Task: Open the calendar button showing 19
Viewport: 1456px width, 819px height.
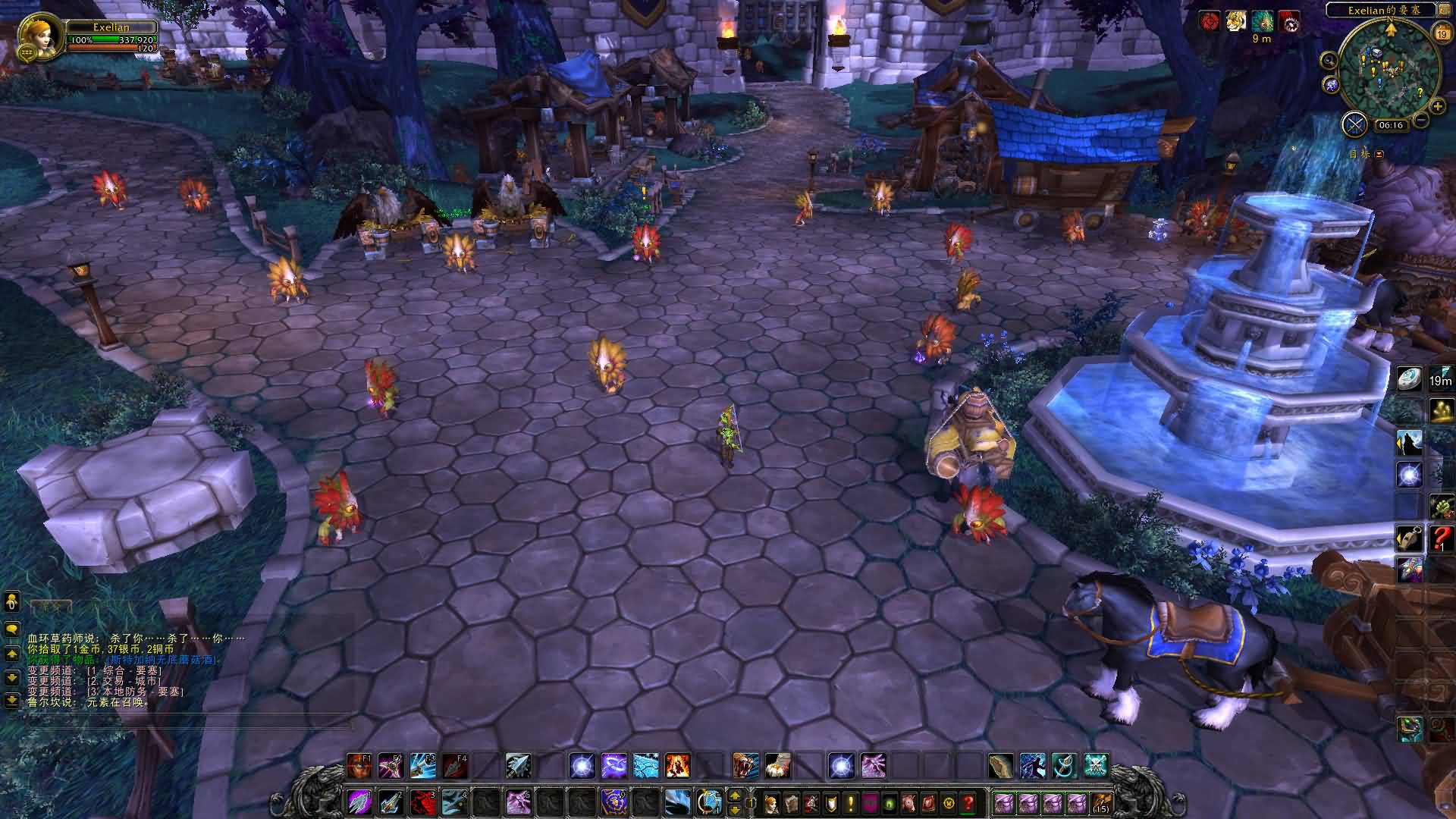Action: pyautogui.click(x=1442, y=33)
